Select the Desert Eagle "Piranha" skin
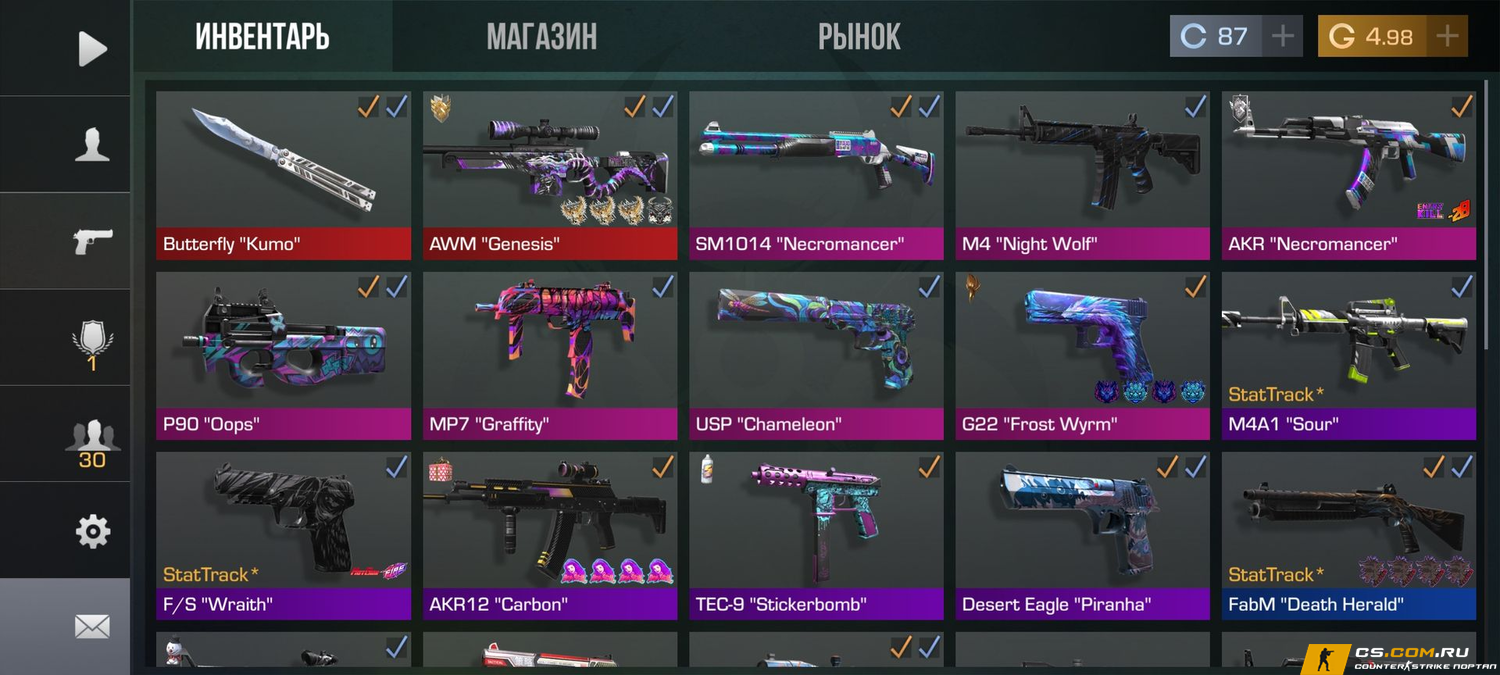Viewport: 1500px width, 675px height. 1082,535
